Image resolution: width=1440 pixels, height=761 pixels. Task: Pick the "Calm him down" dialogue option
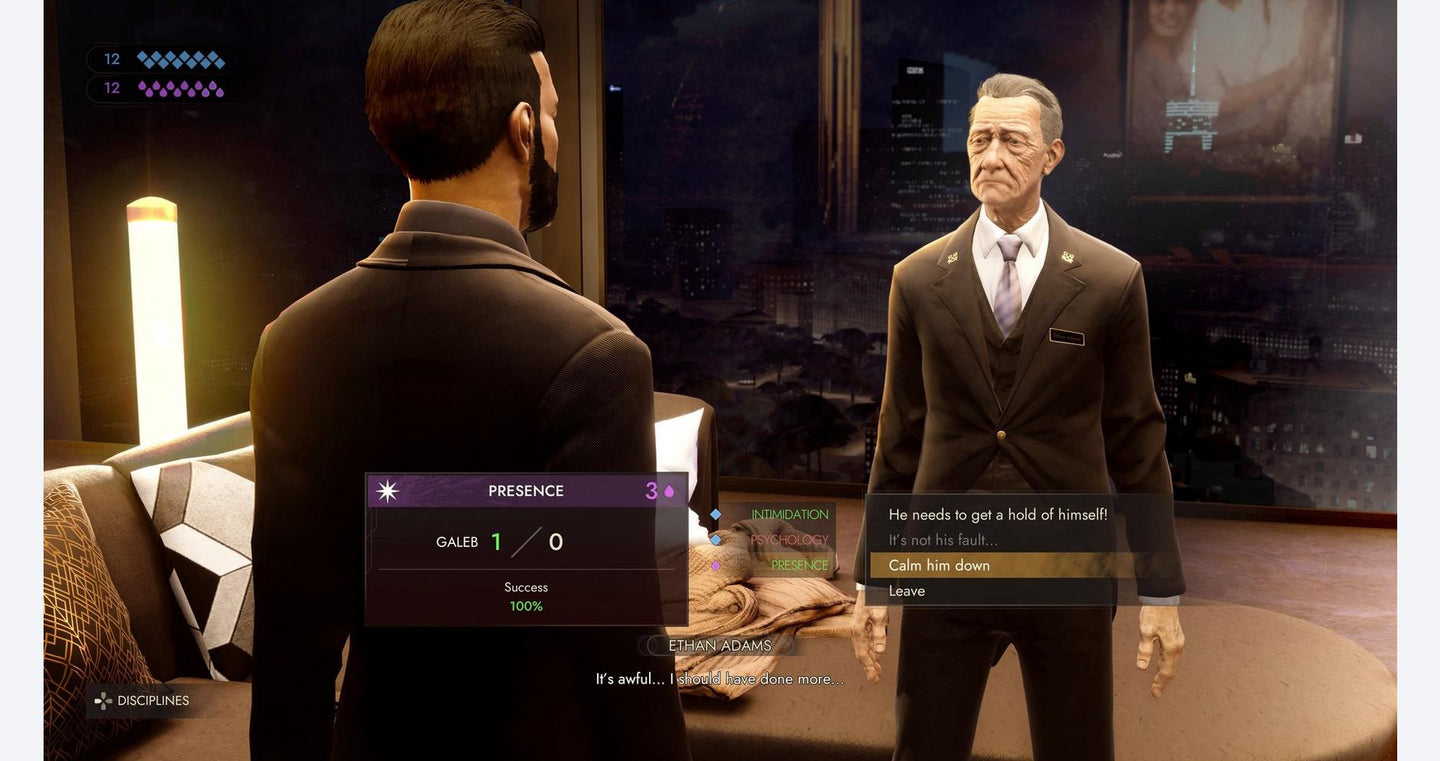coord(939,566)
